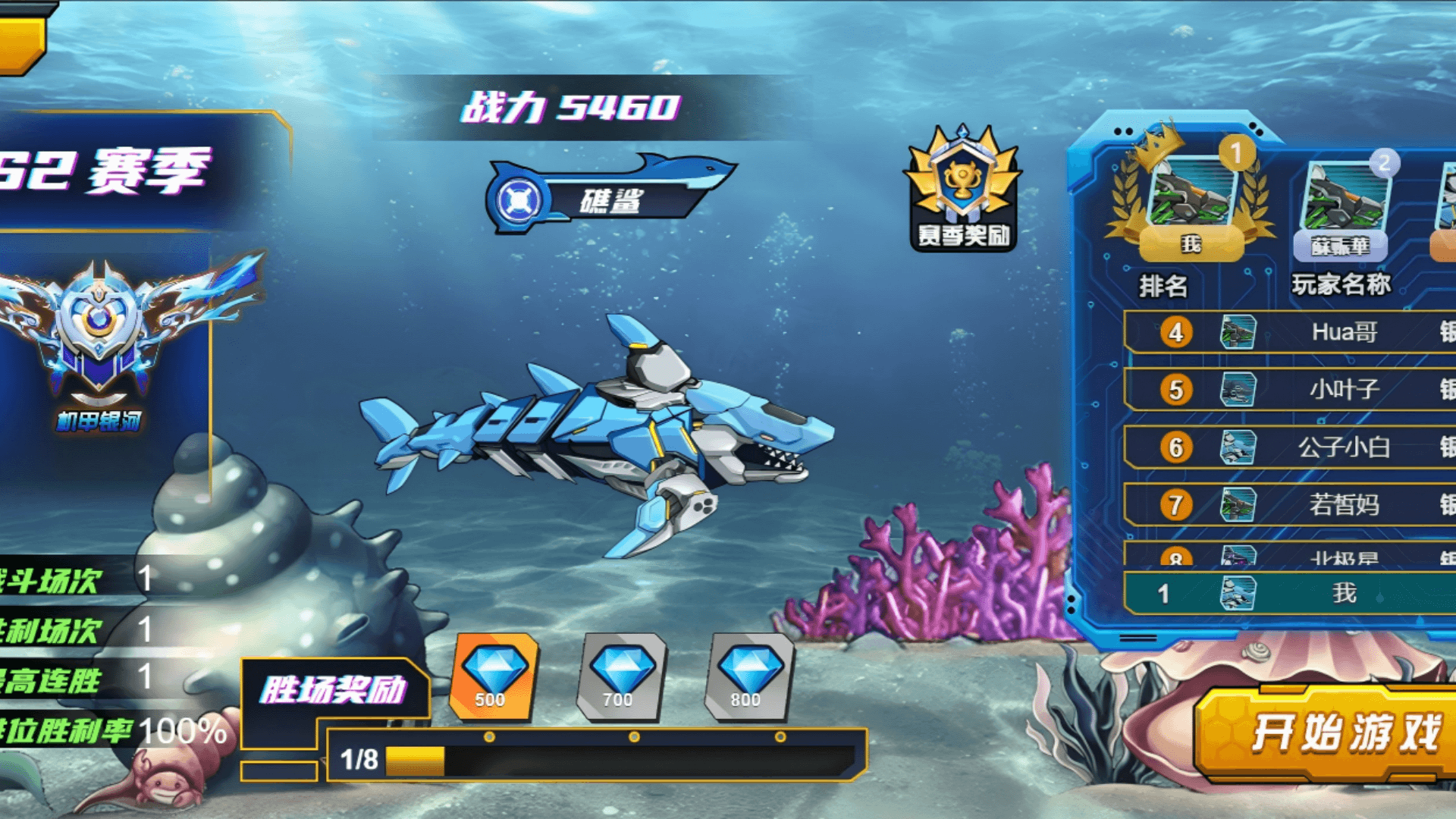Select the rank 1 我 podium avatar
The width and height of the screenshot is (1456, 819).
(1191, 197)
